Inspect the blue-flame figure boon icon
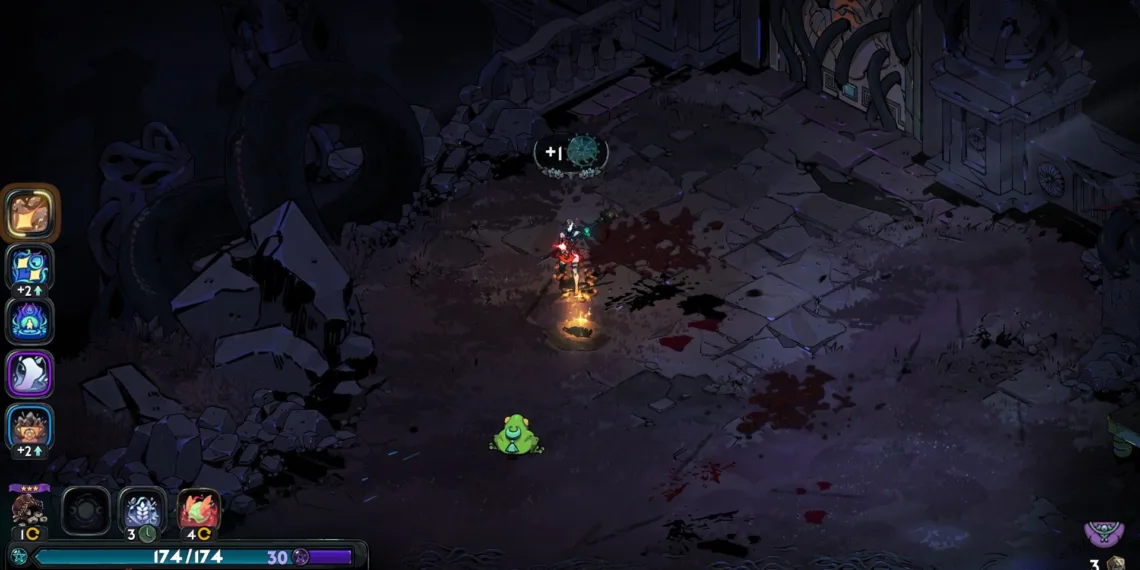The width and height of the screenshot is (1140, 570). [30, 321]
